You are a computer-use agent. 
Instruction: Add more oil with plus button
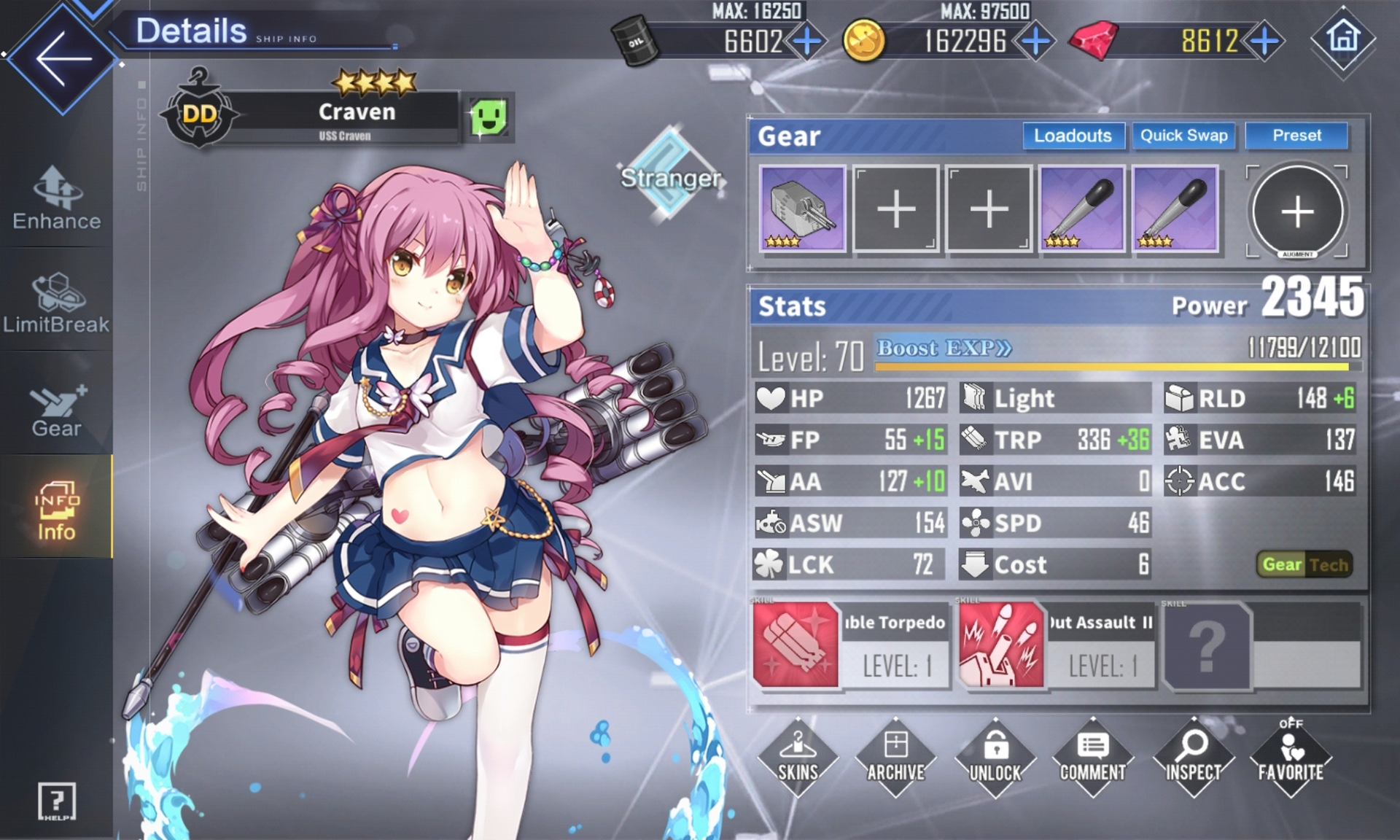coord(807,41)
